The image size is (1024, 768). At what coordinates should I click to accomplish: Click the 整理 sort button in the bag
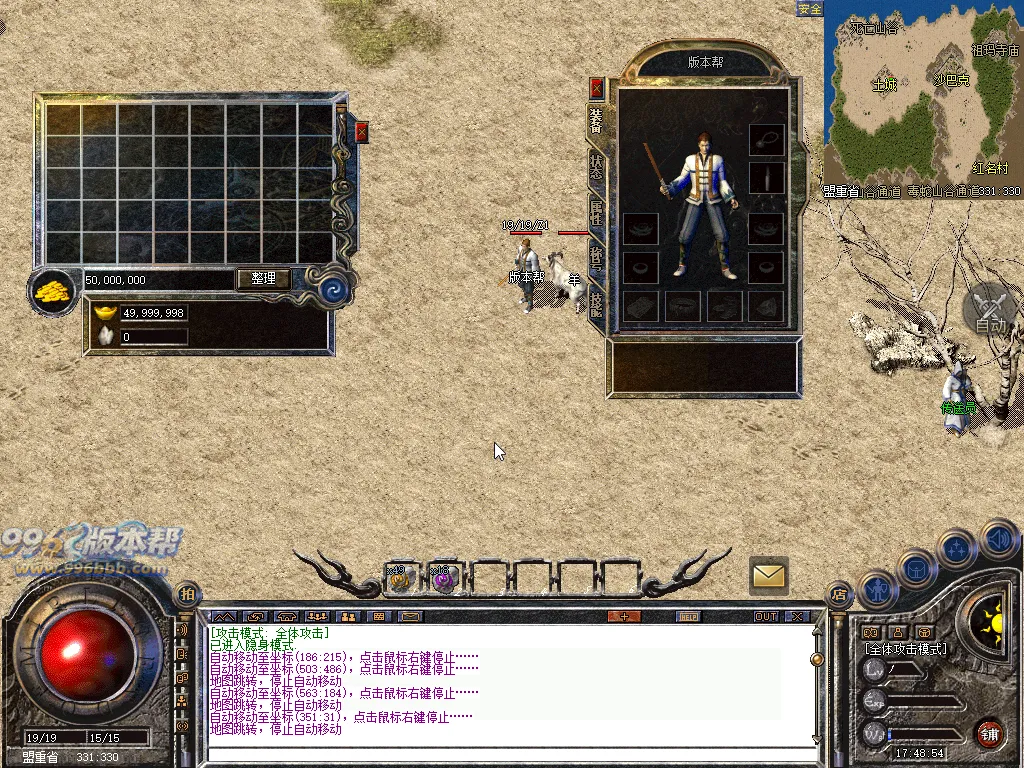click(x=263, y=279)
